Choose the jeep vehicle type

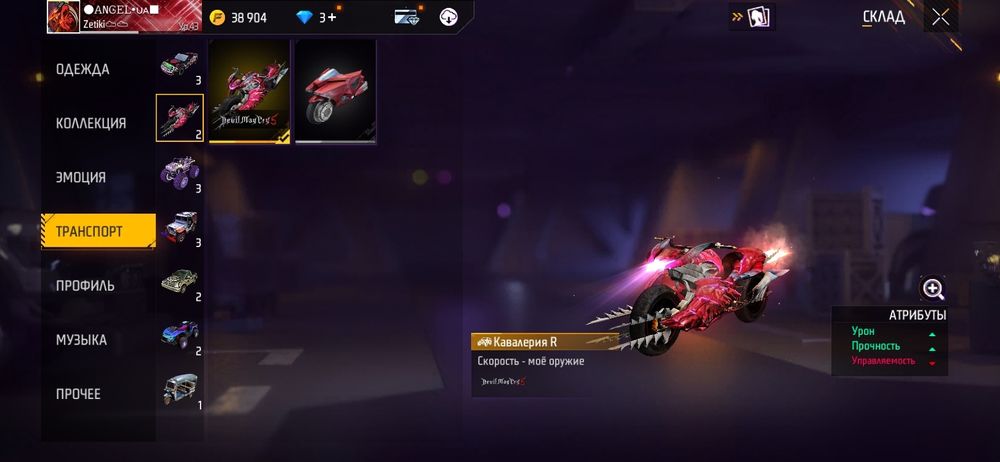[180, 227]
